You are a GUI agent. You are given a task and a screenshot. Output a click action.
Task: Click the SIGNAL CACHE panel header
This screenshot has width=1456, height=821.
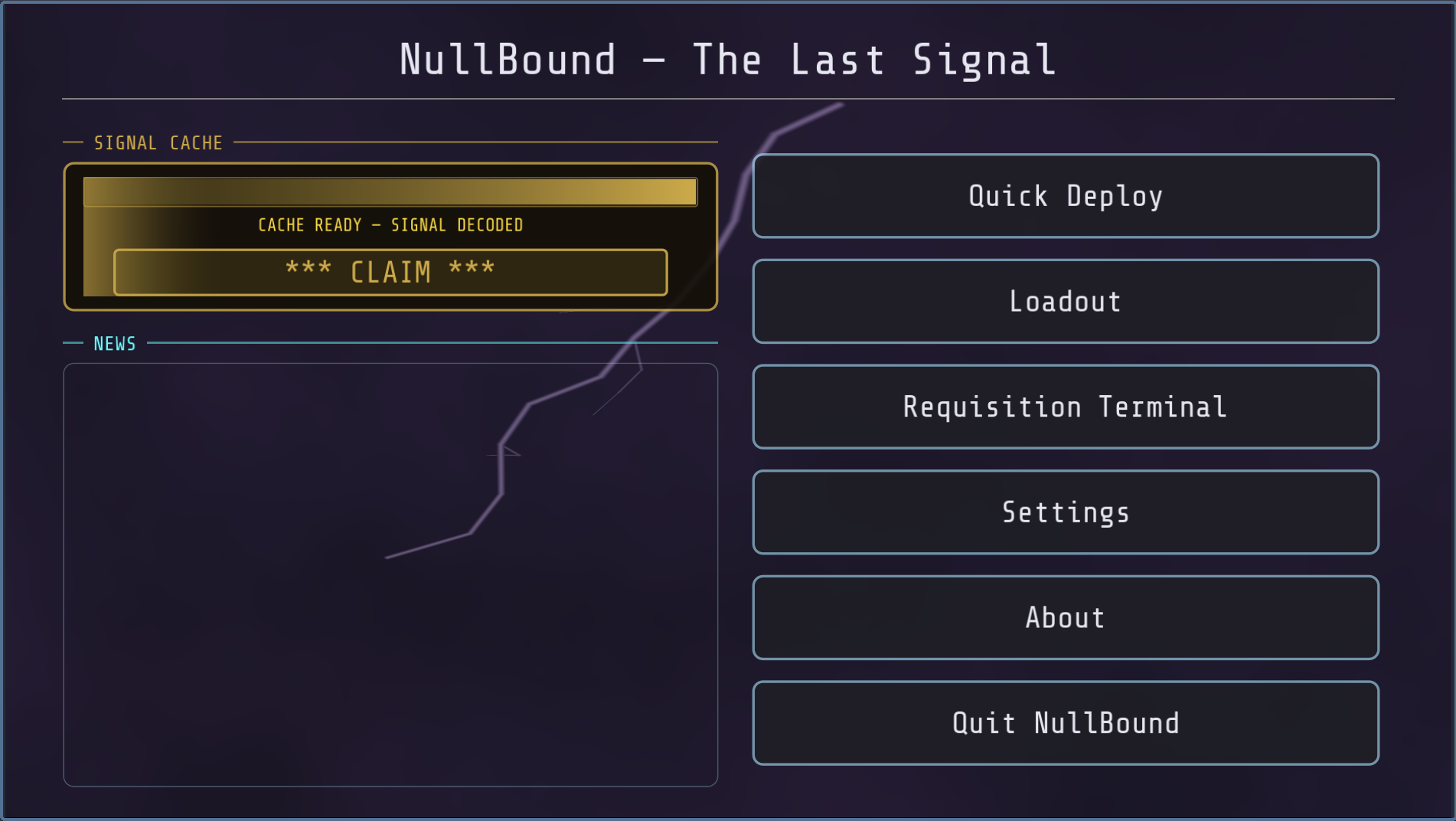(158, 142)
